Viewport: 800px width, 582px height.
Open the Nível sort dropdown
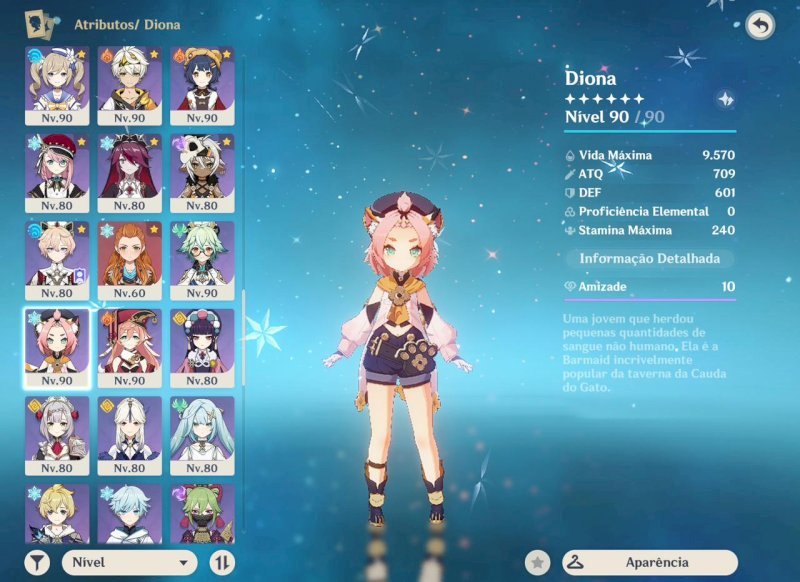(130, 562)
